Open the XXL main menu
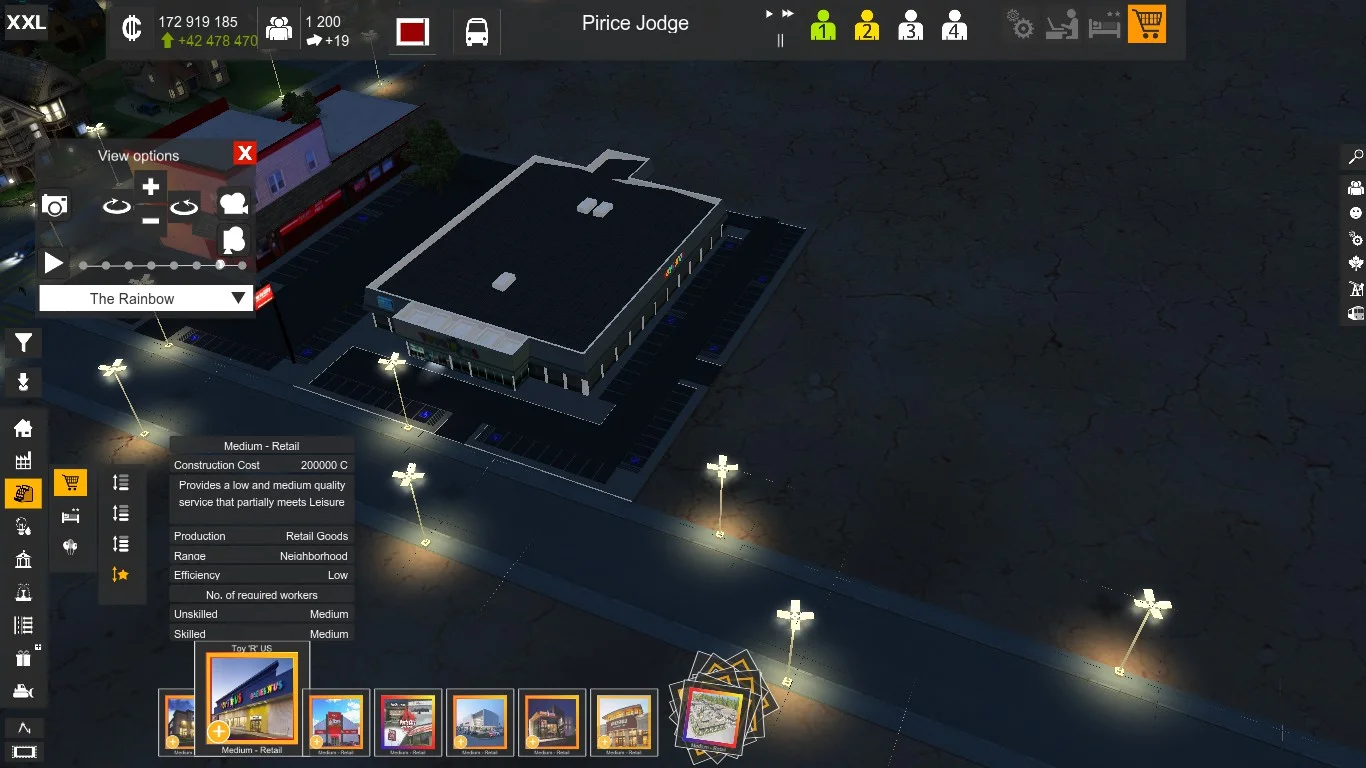 (x=26, y=22)
